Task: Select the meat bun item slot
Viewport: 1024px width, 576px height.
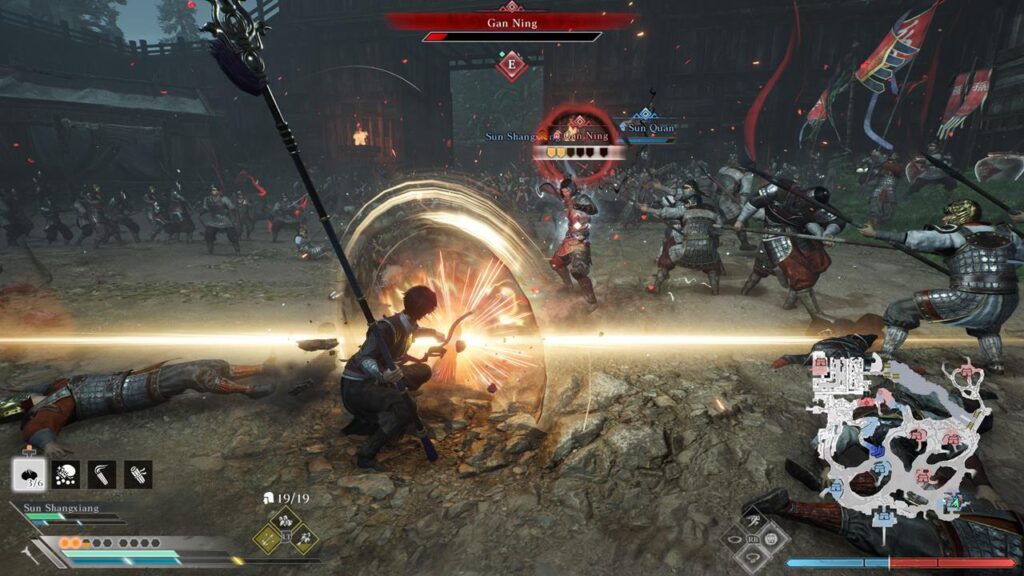Action: pyautogui.click(x=30, y=473)
